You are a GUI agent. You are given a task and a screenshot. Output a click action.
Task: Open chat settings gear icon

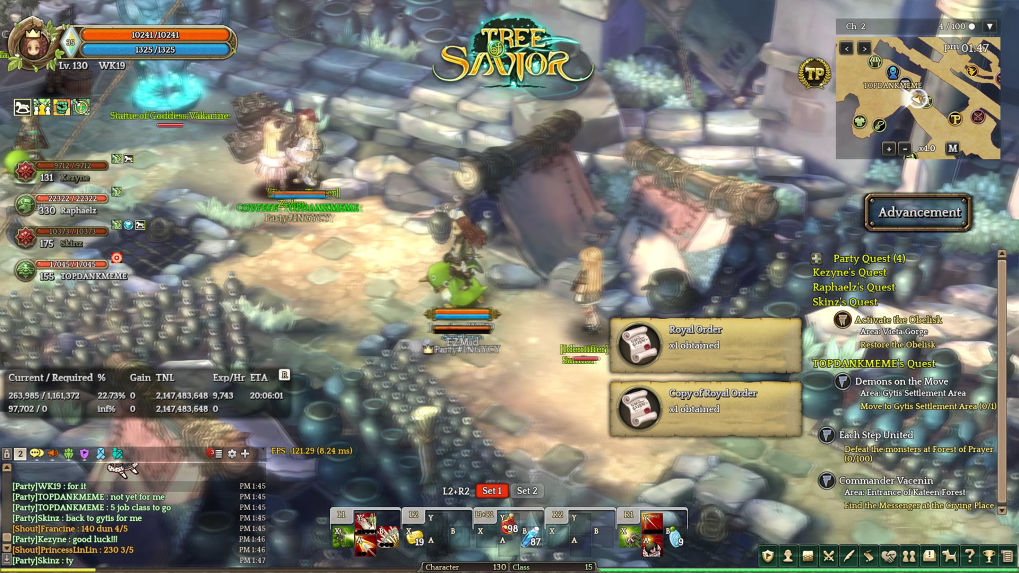coord(232,454)
